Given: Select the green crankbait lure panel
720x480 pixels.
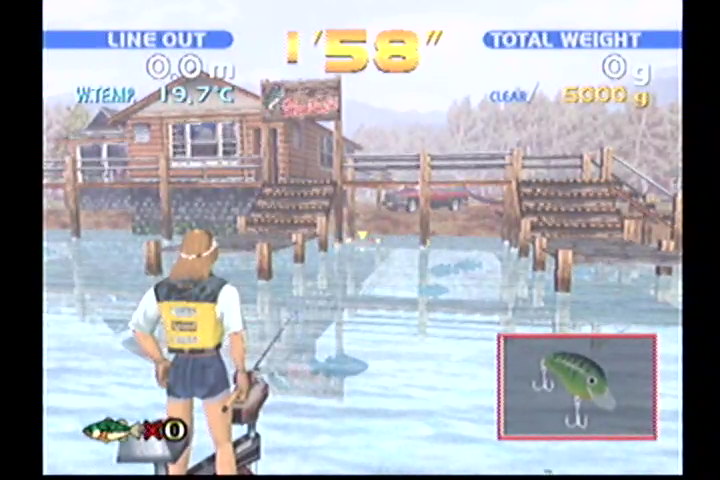Looking at the screenshot, I should pos(577,386).
